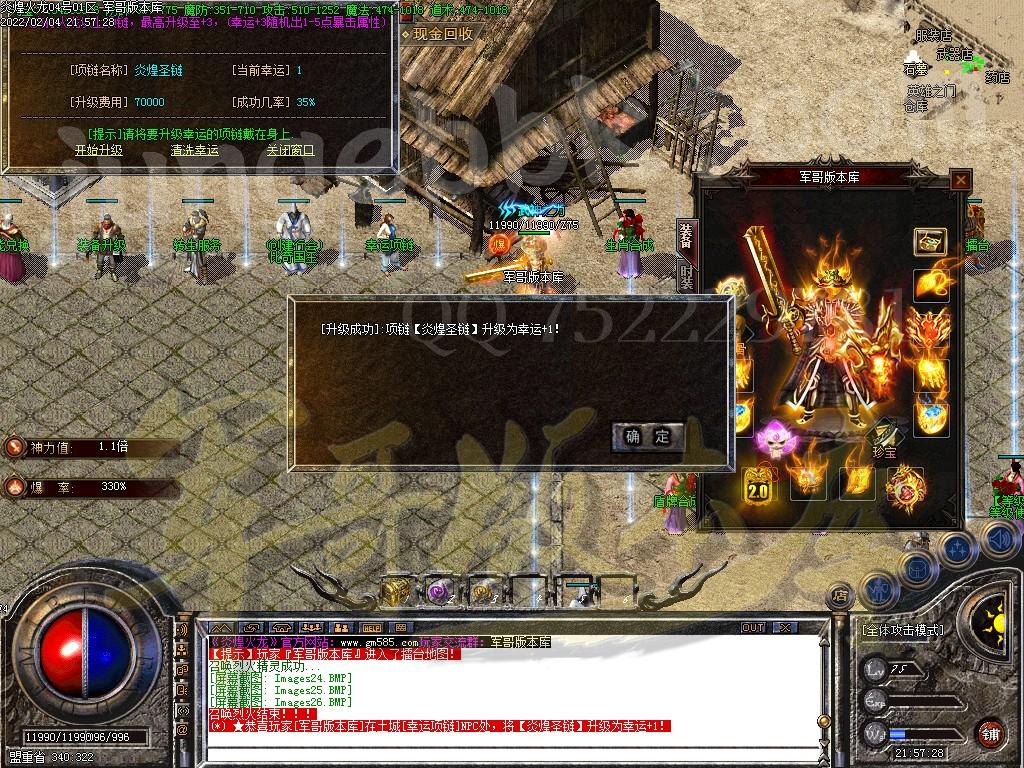Confirm the upgrade success dialog with 确定
1024x768 pixels.
648,437
